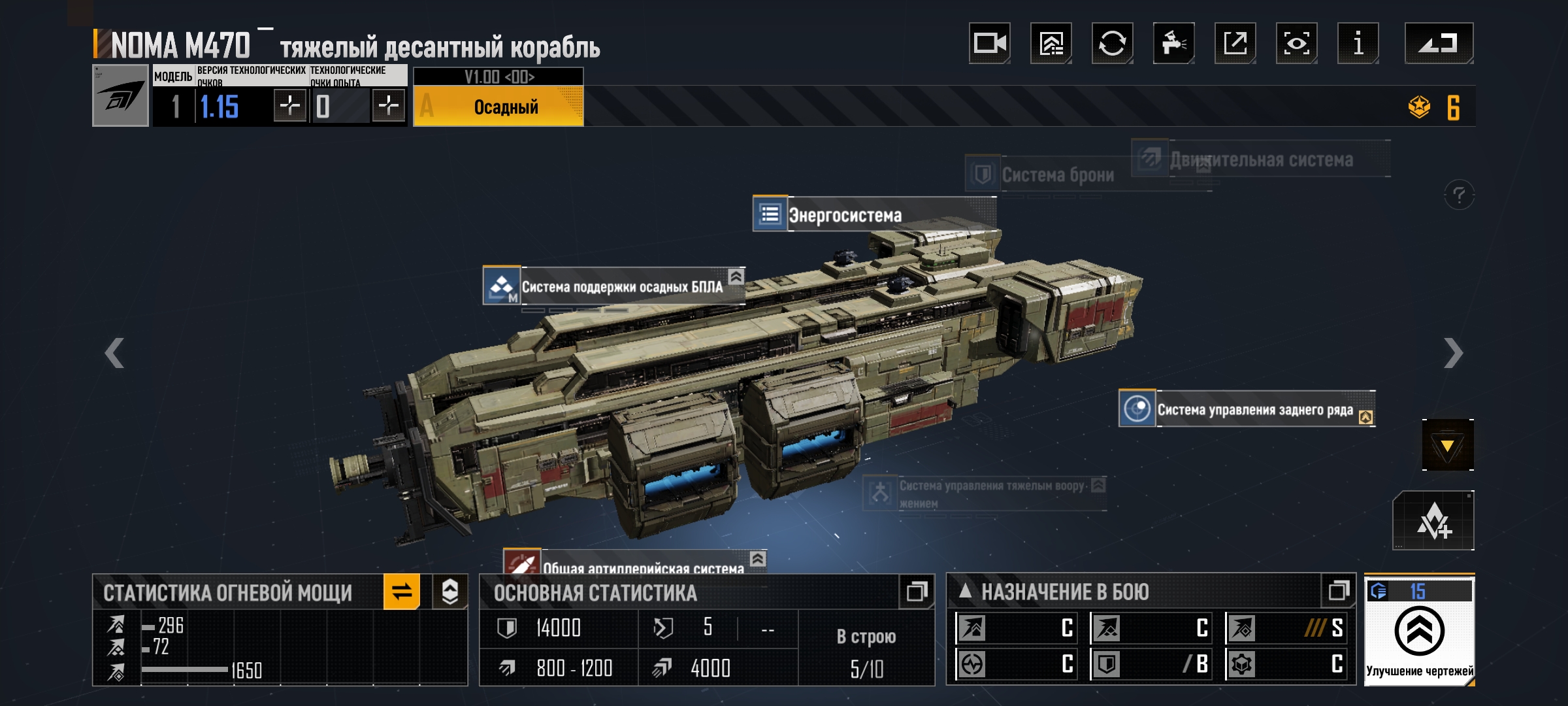
Task: Open the ship info button
Action: tap(1358, 44)
